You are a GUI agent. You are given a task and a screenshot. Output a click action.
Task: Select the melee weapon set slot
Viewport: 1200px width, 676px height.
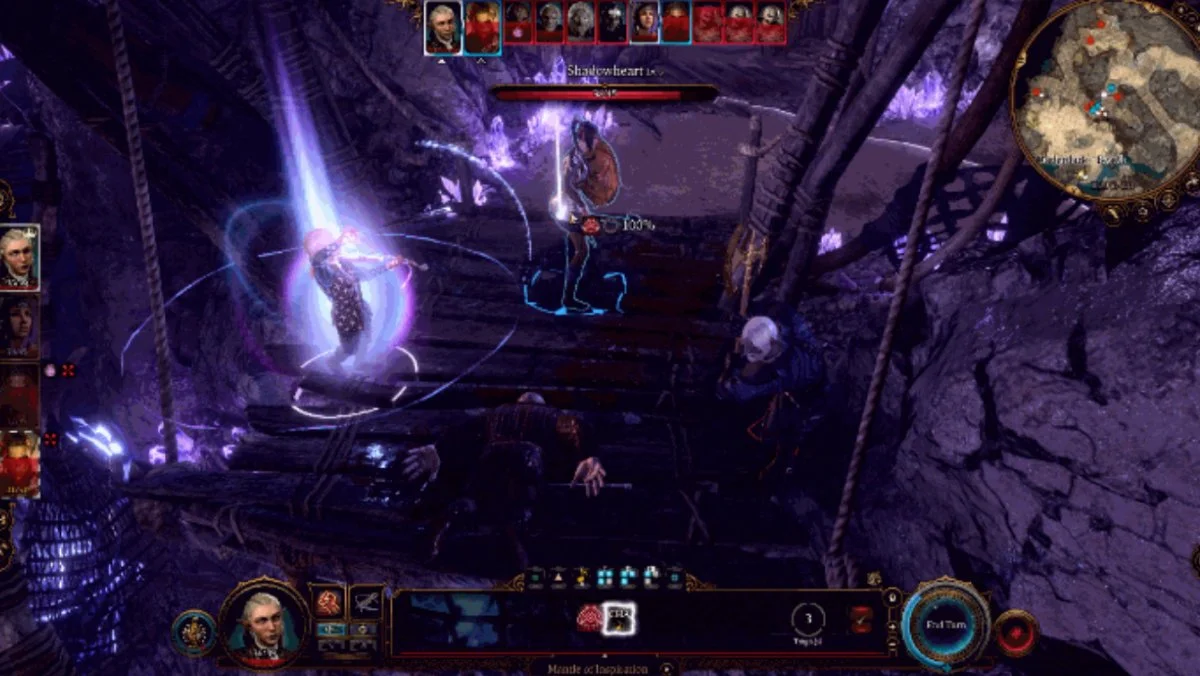pos(330,602)
